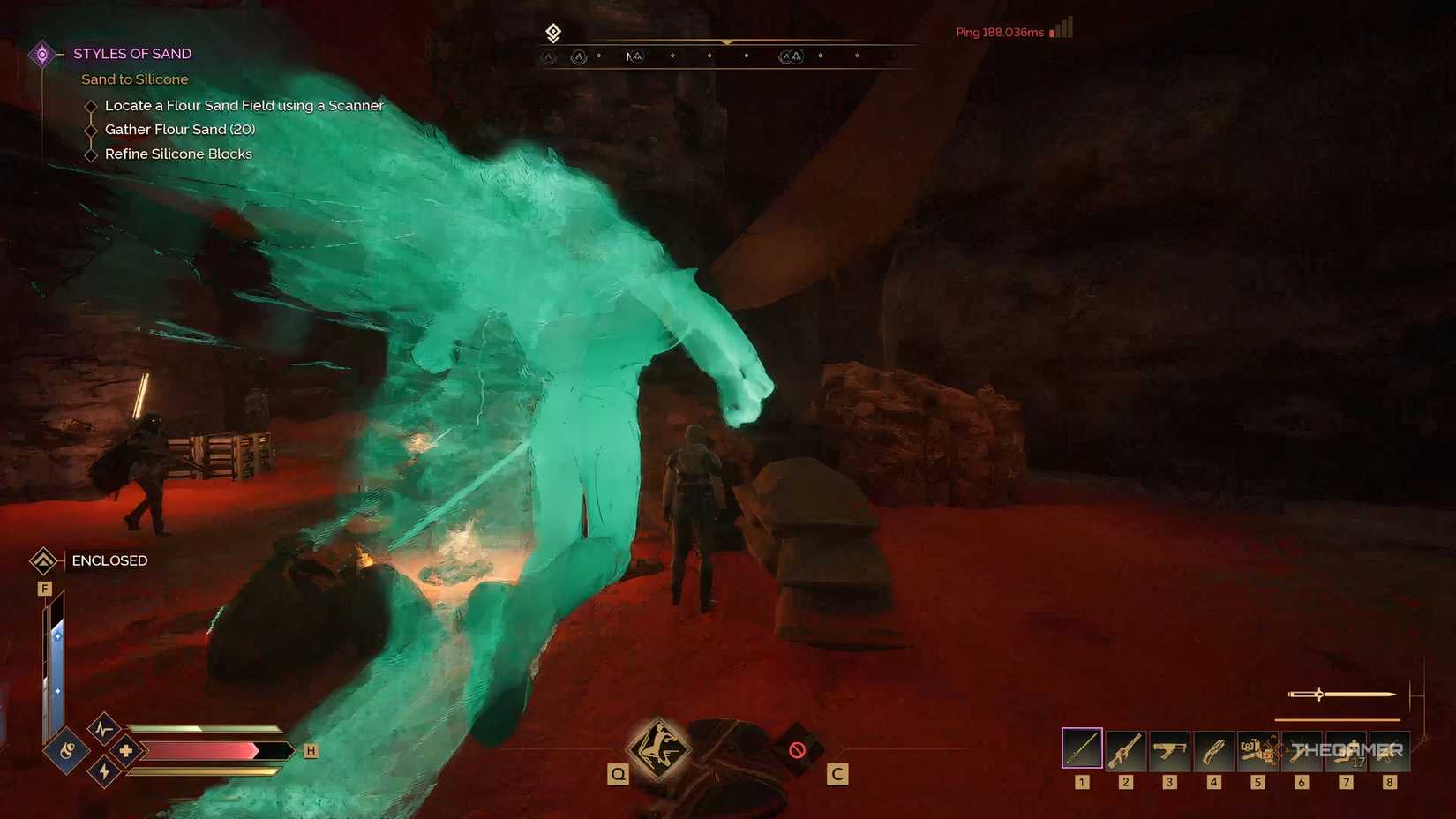
Task: Open the Sand to Silicone quest entry
Action: (134, 79)
